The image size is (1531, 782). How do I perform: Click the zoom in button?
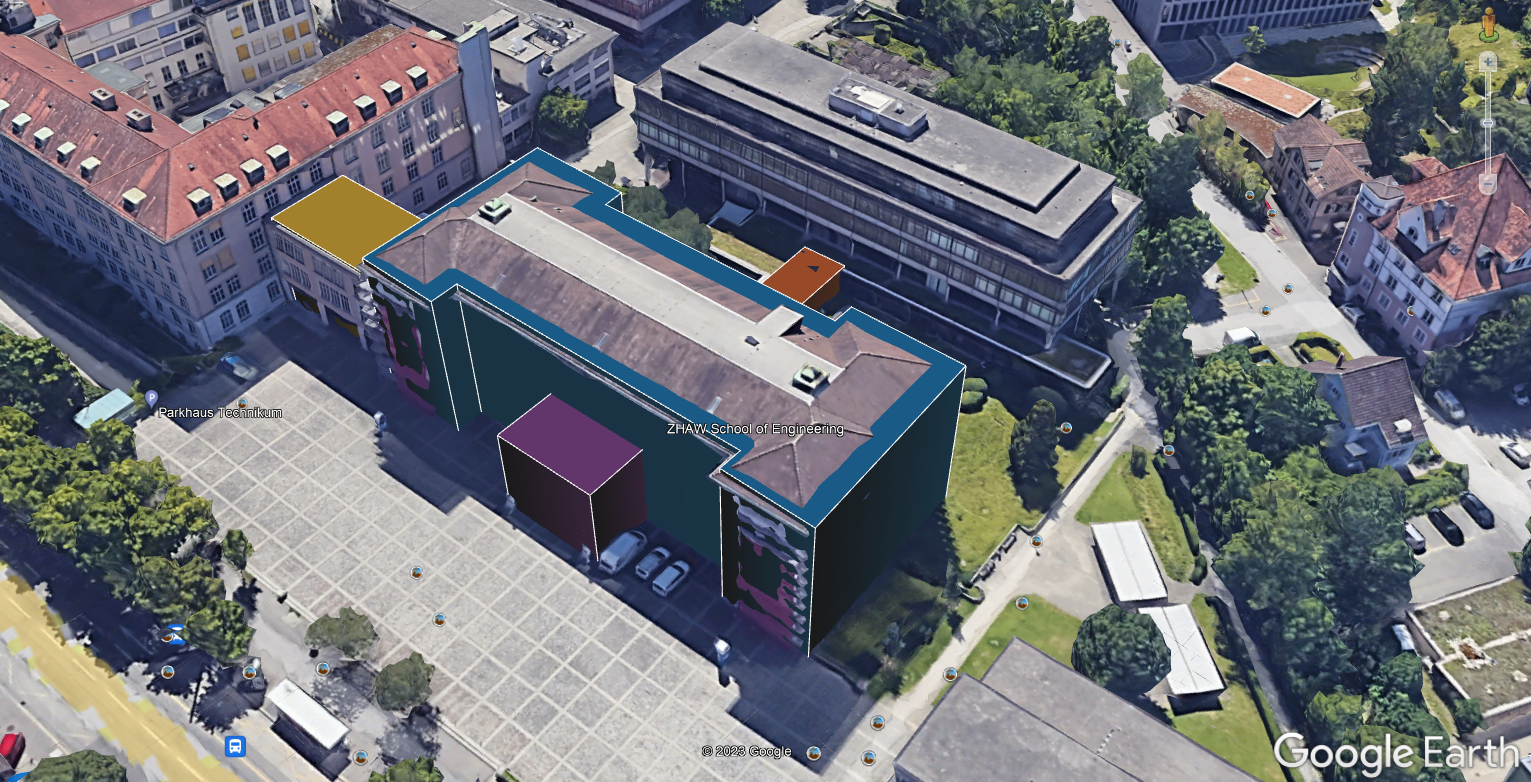pos(1489,62)
